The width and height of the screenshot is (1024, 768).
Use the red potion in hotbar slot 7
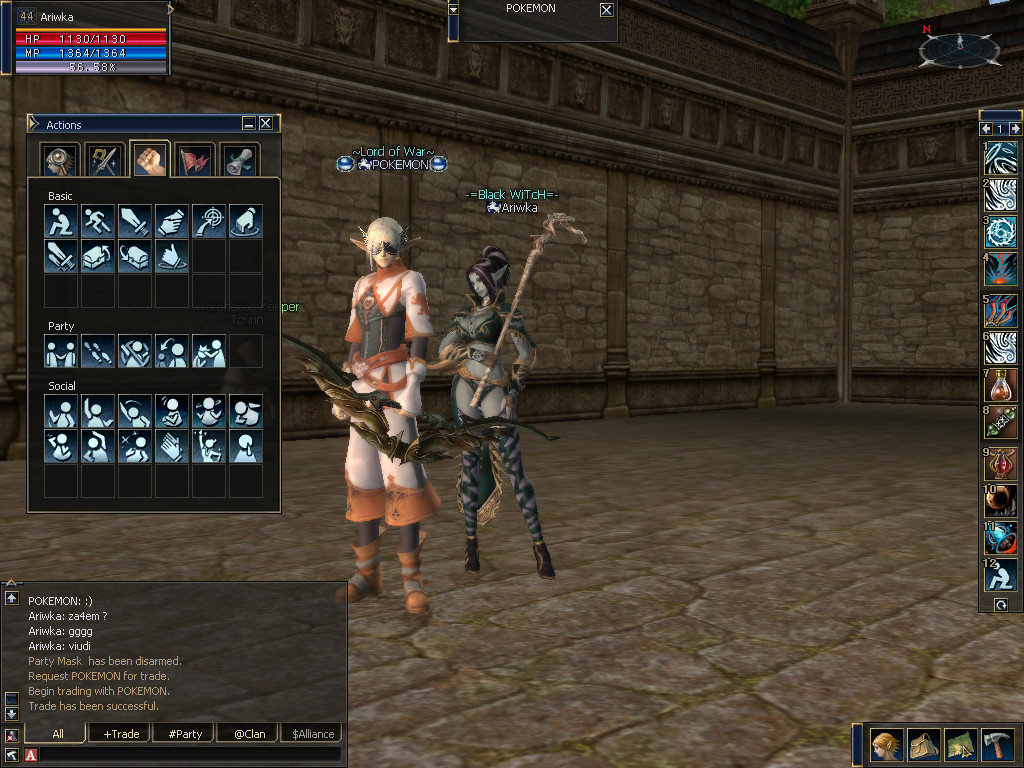[x=1000, y=385]
